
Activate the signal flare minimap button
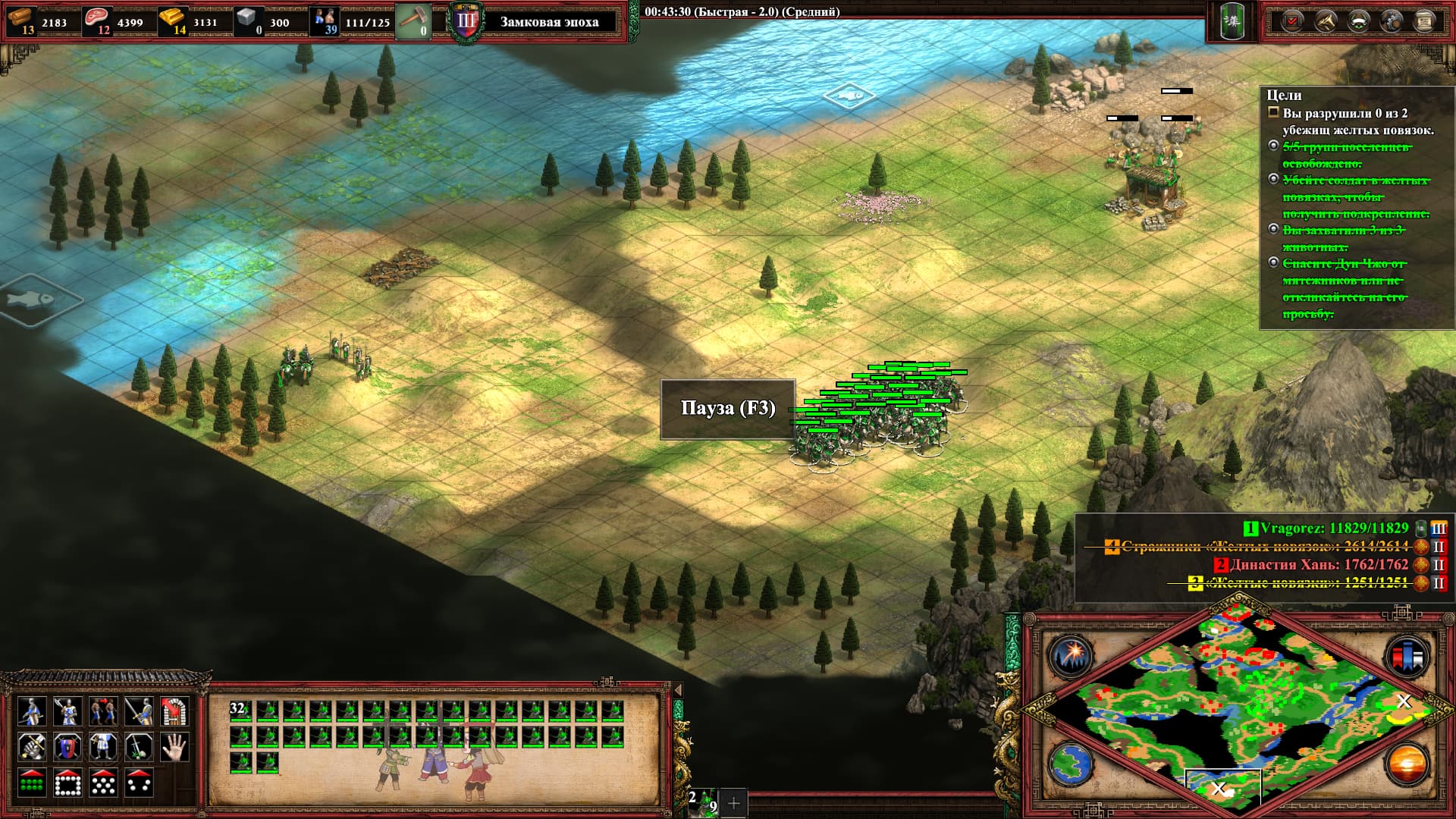[x=1070, y=655]
